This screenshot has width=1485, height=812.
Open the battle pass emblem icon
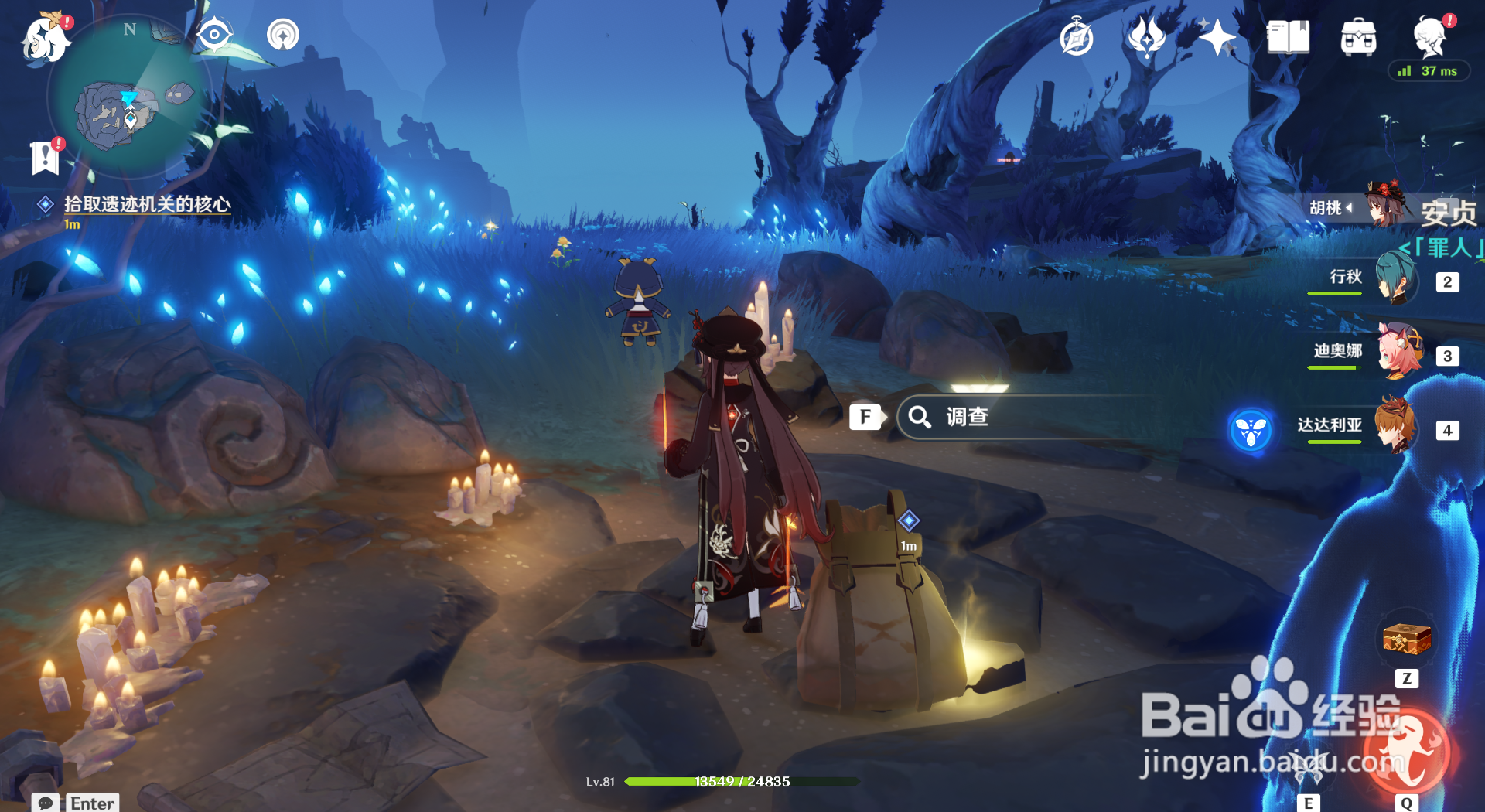[x=1146, y=37]
